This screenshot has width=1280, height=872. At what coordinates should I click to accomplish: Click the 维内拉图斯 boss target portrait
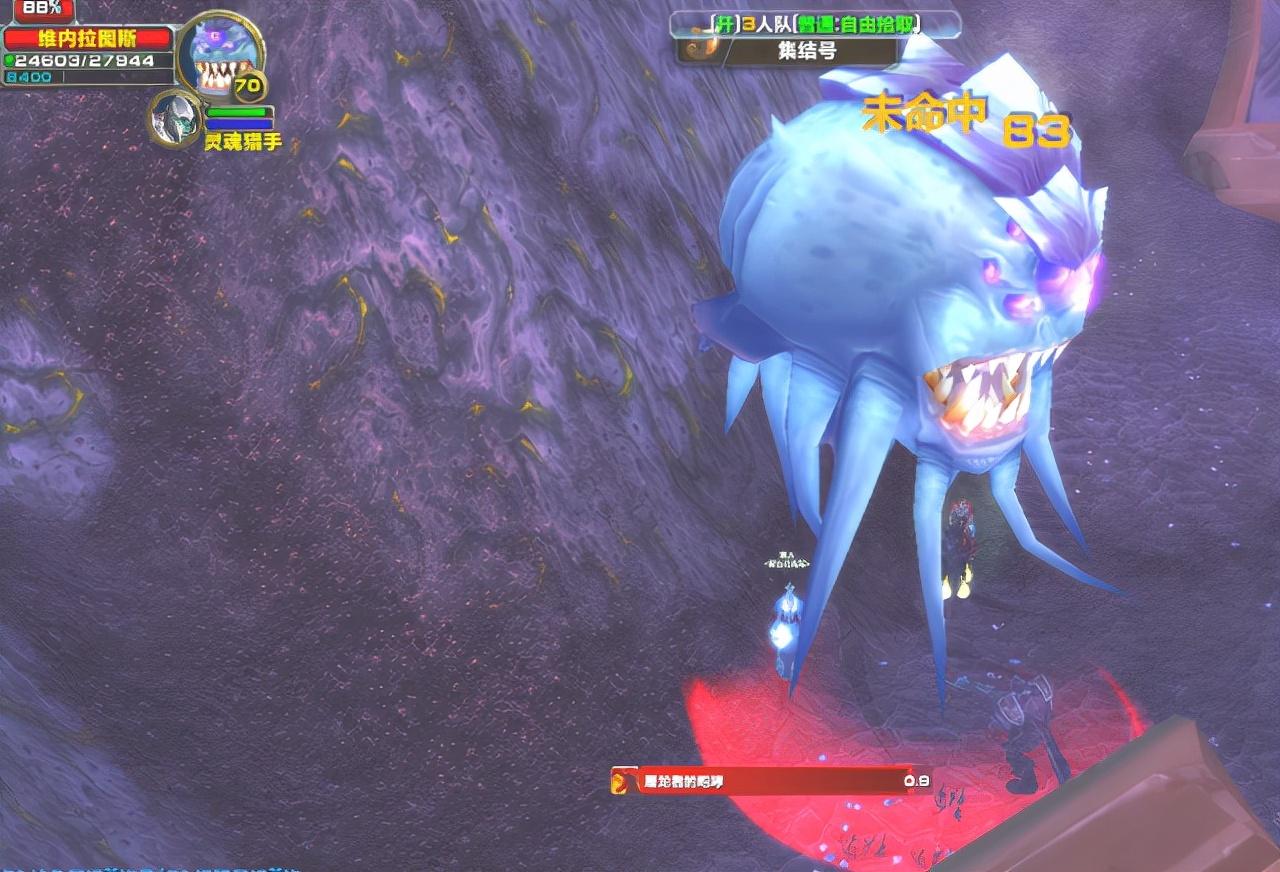click(x=218, y=55)
